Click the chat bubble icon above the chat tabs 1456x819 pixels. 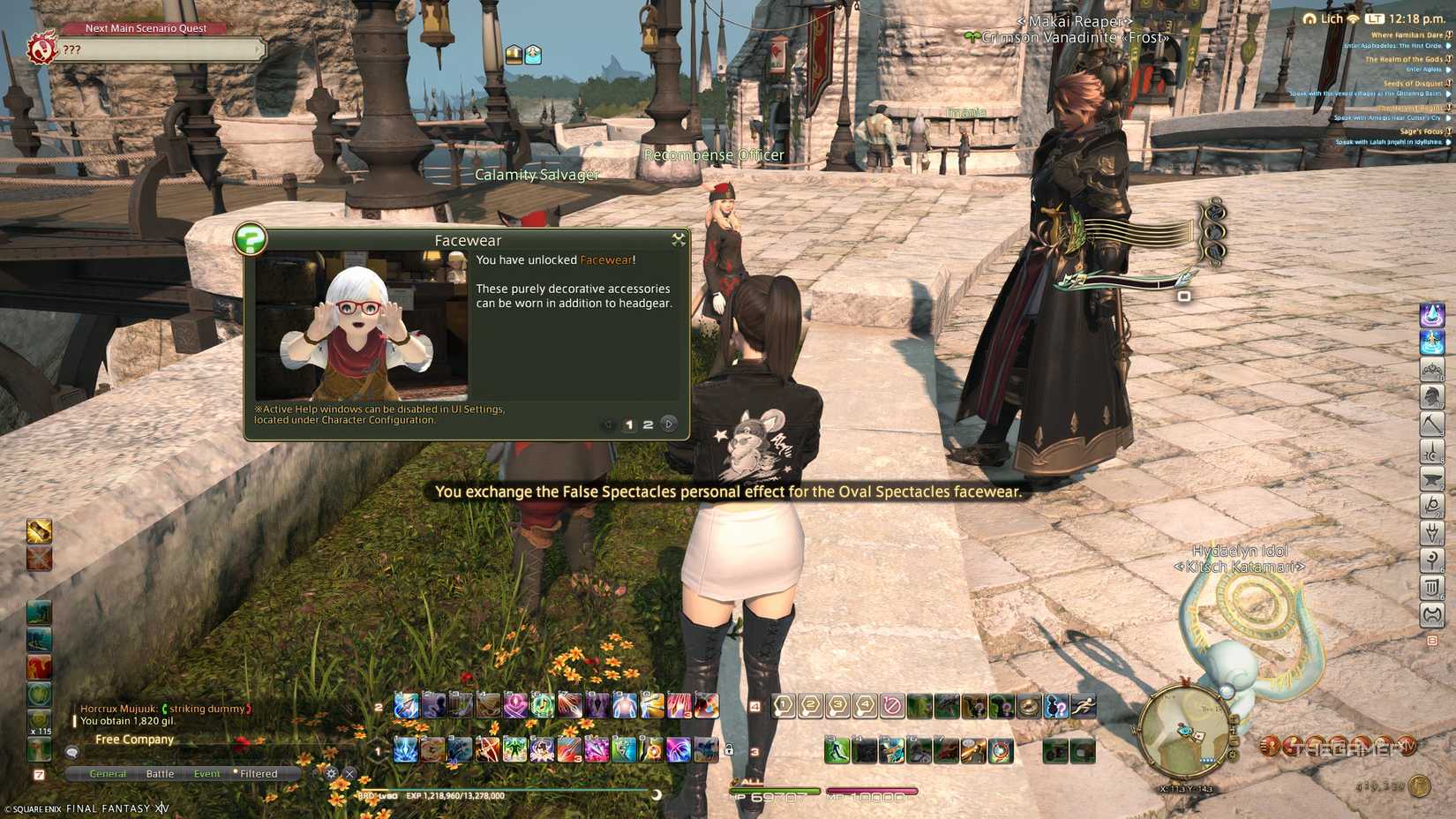tap(72, 754)
